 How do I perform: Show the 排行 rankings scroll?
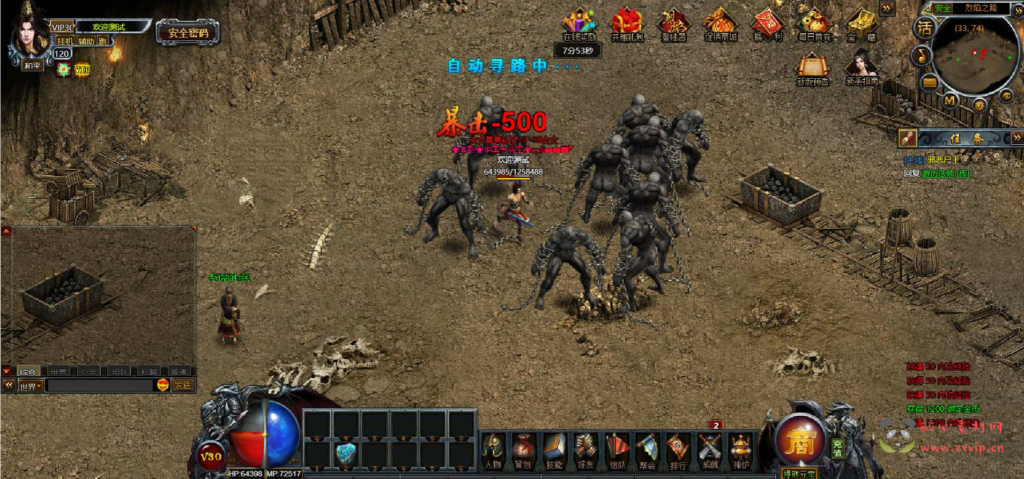(678, 448)
